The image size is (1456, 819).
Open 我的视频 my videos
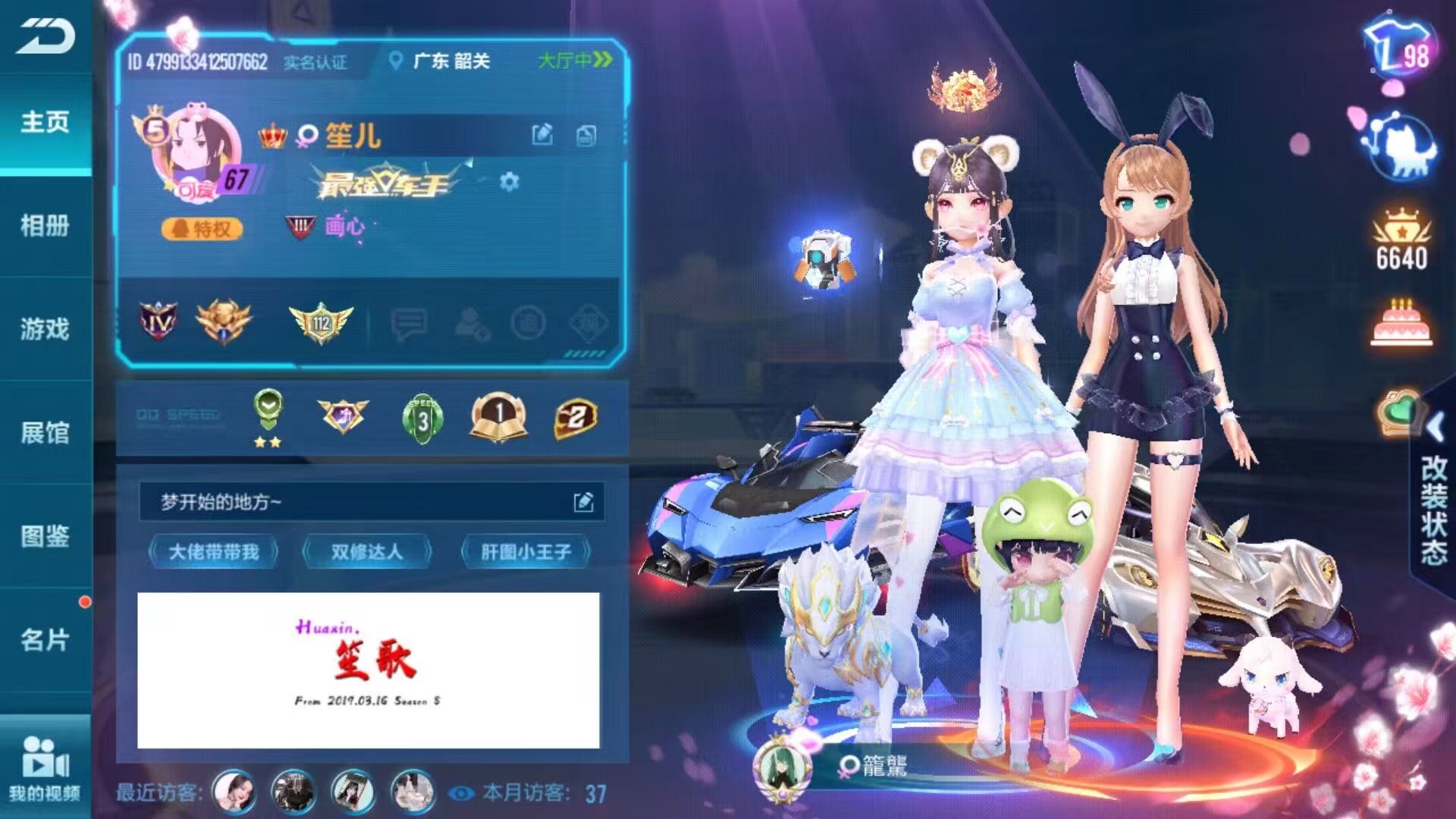(45, 767)
